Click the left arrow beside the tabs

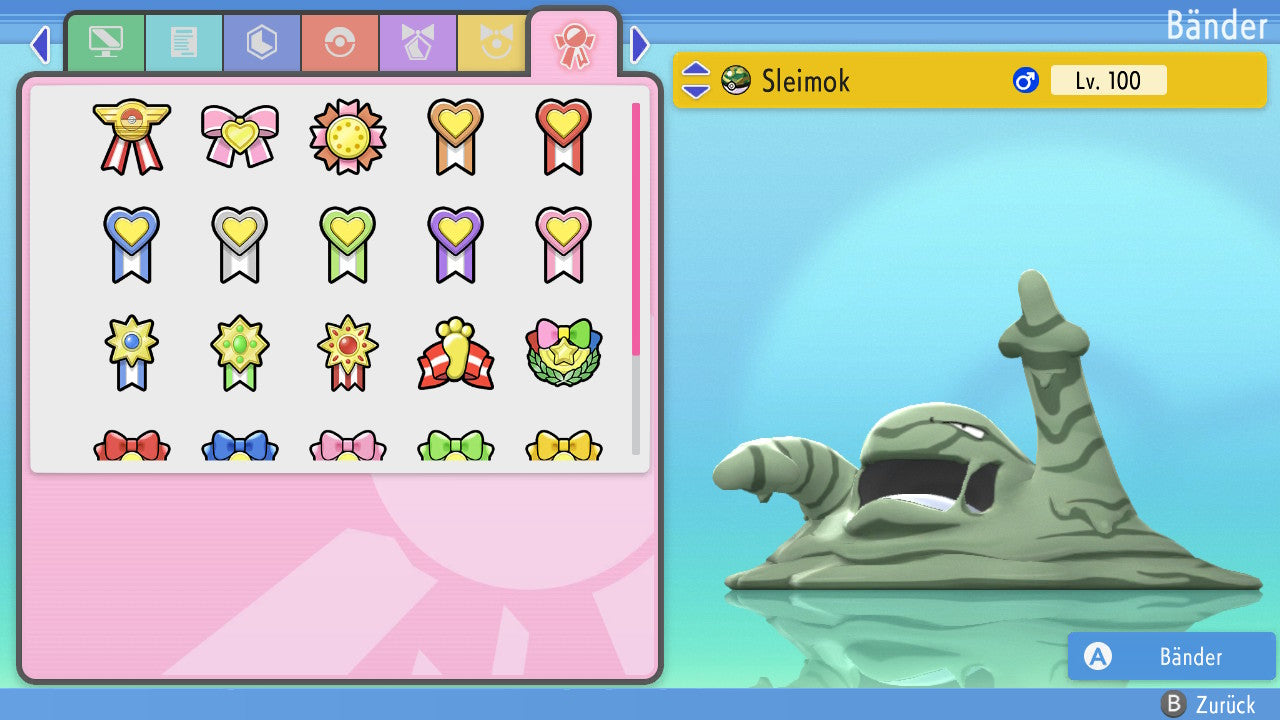pyautogui.click(x=40, y=44)
